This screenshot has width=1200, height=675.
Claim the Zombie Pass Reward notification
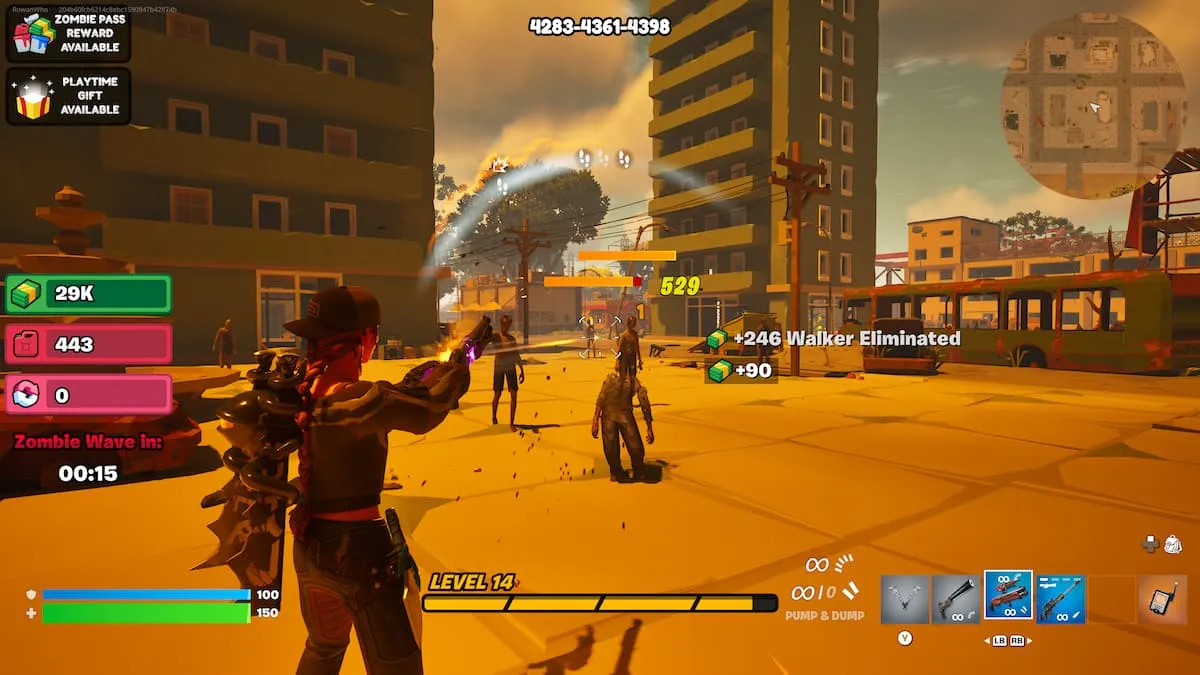(x=68, y=34)
